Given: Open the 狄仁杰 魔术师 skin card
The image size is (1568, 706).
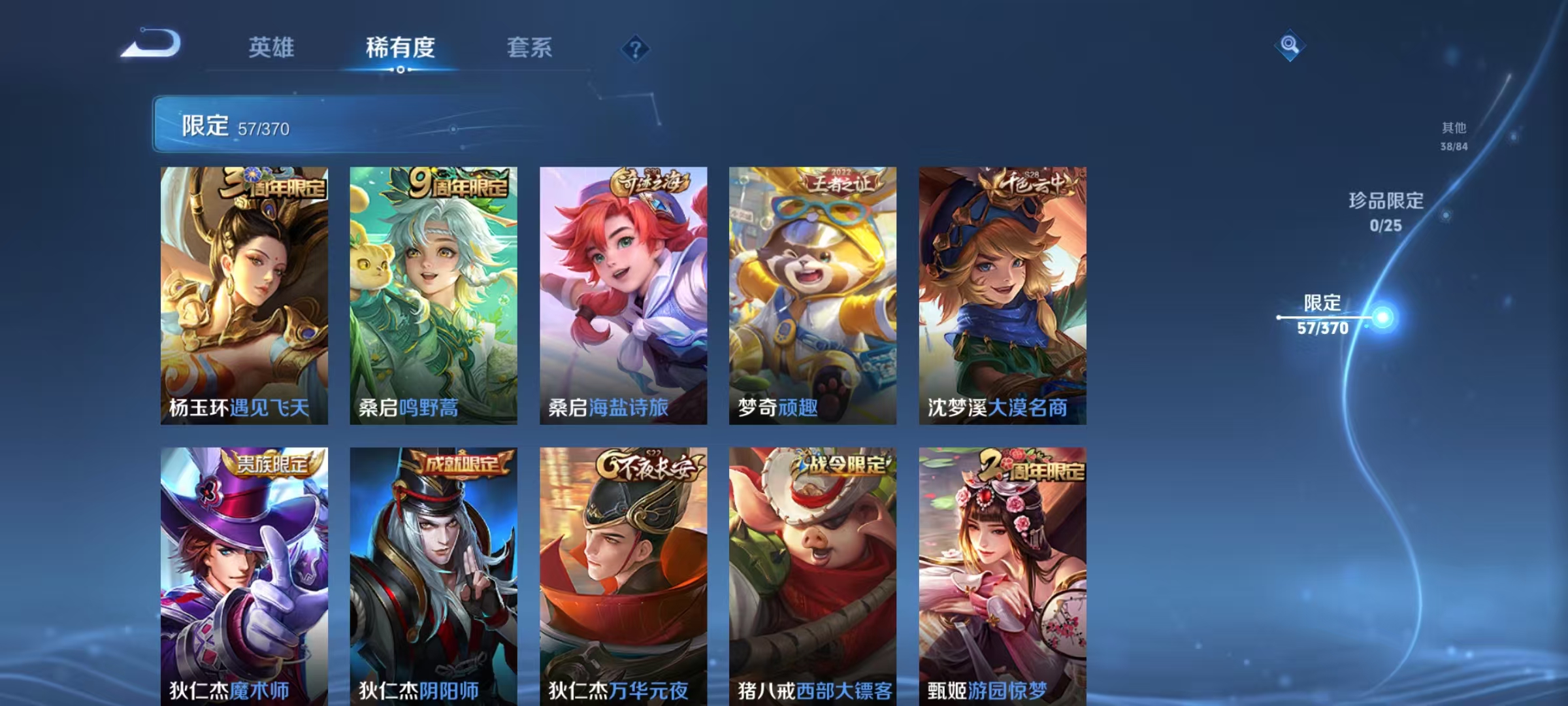Looking at the screenshot, I should coord(245,575).
